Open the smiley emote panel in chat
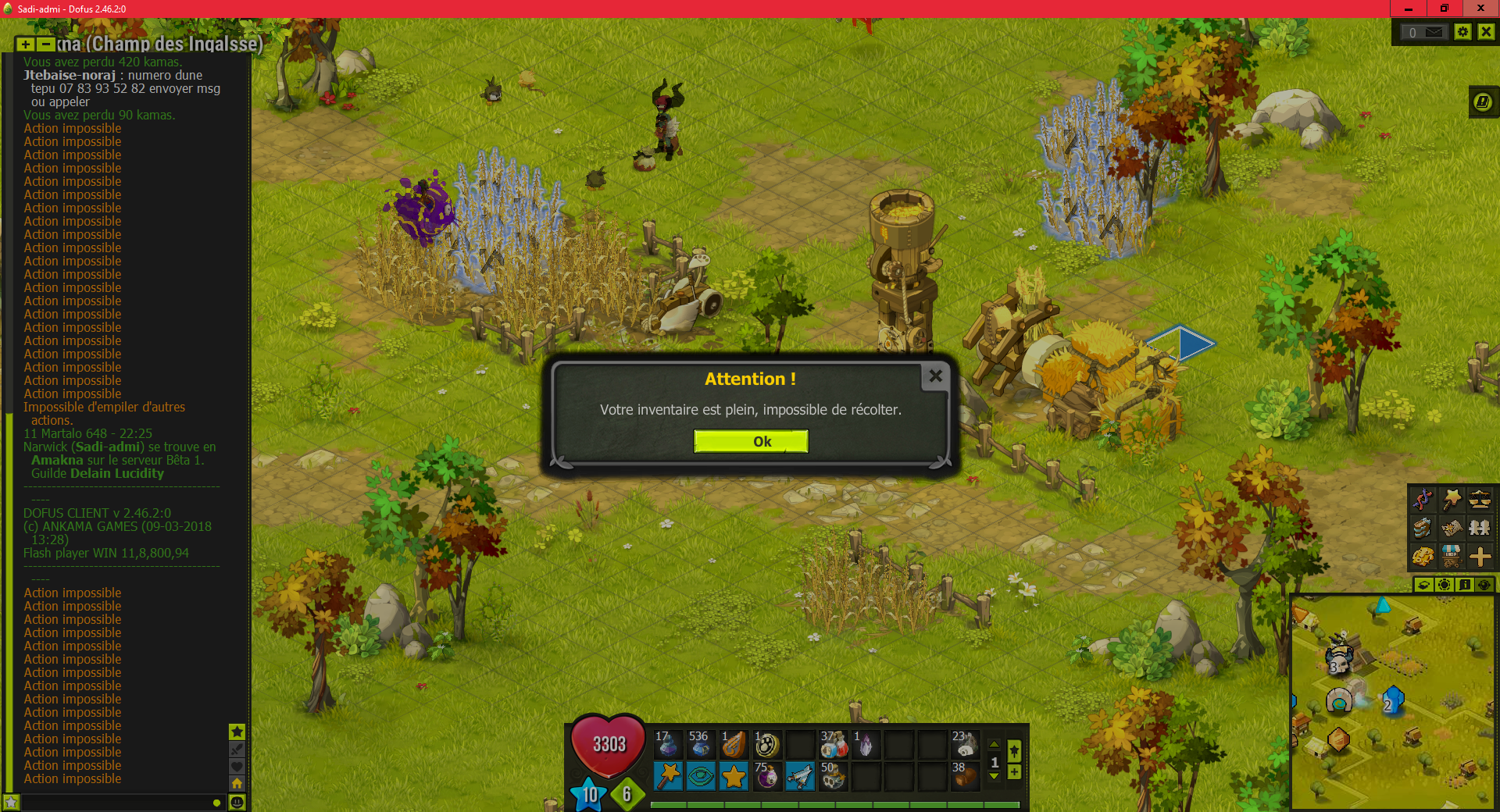Screen dimensions: 1500x812 [x=237, y=802]
